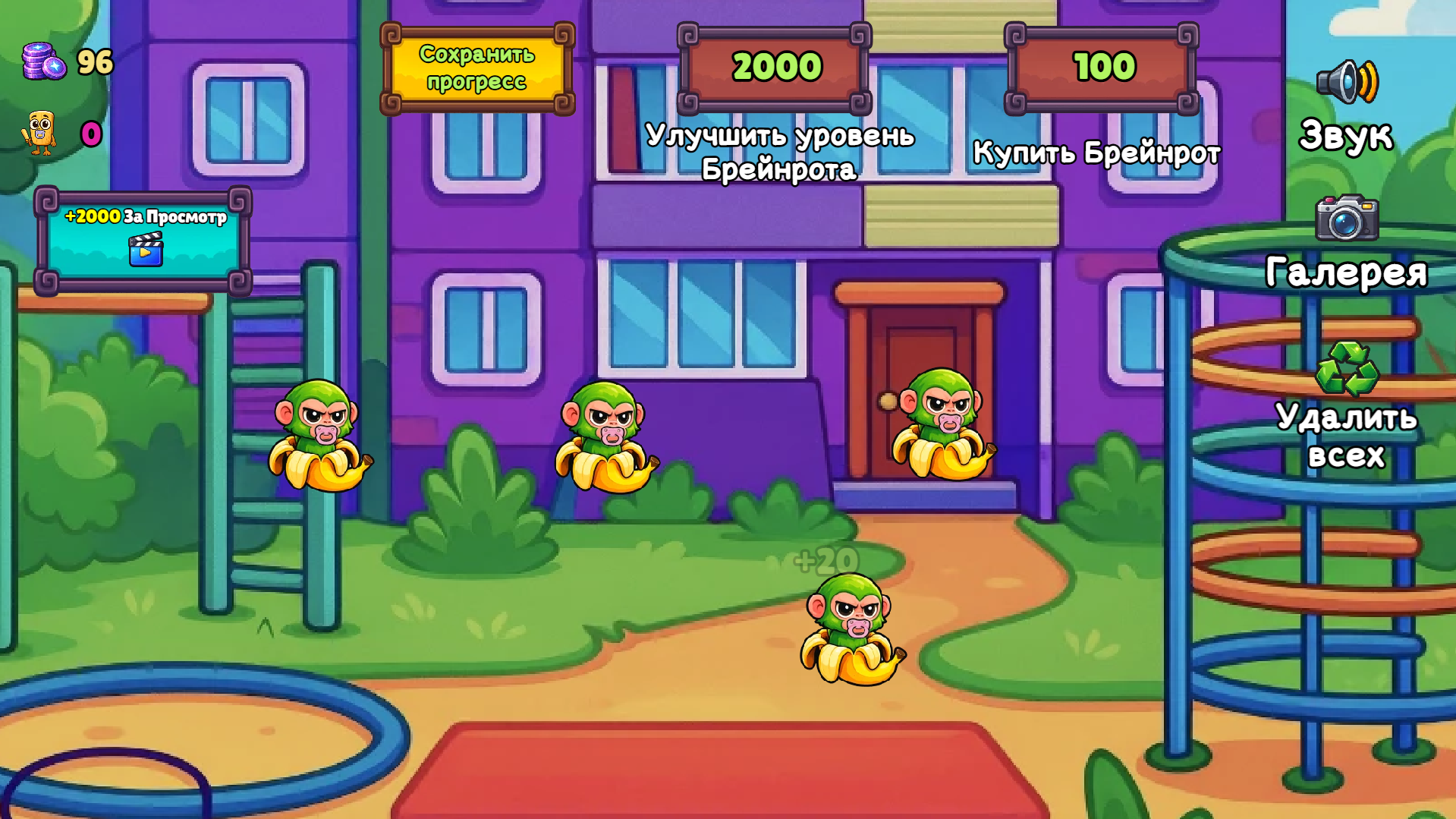The image size is (1456, 819).
Task: Click the video clapper icon for bonus coins
Action: (x=146, y=249)
